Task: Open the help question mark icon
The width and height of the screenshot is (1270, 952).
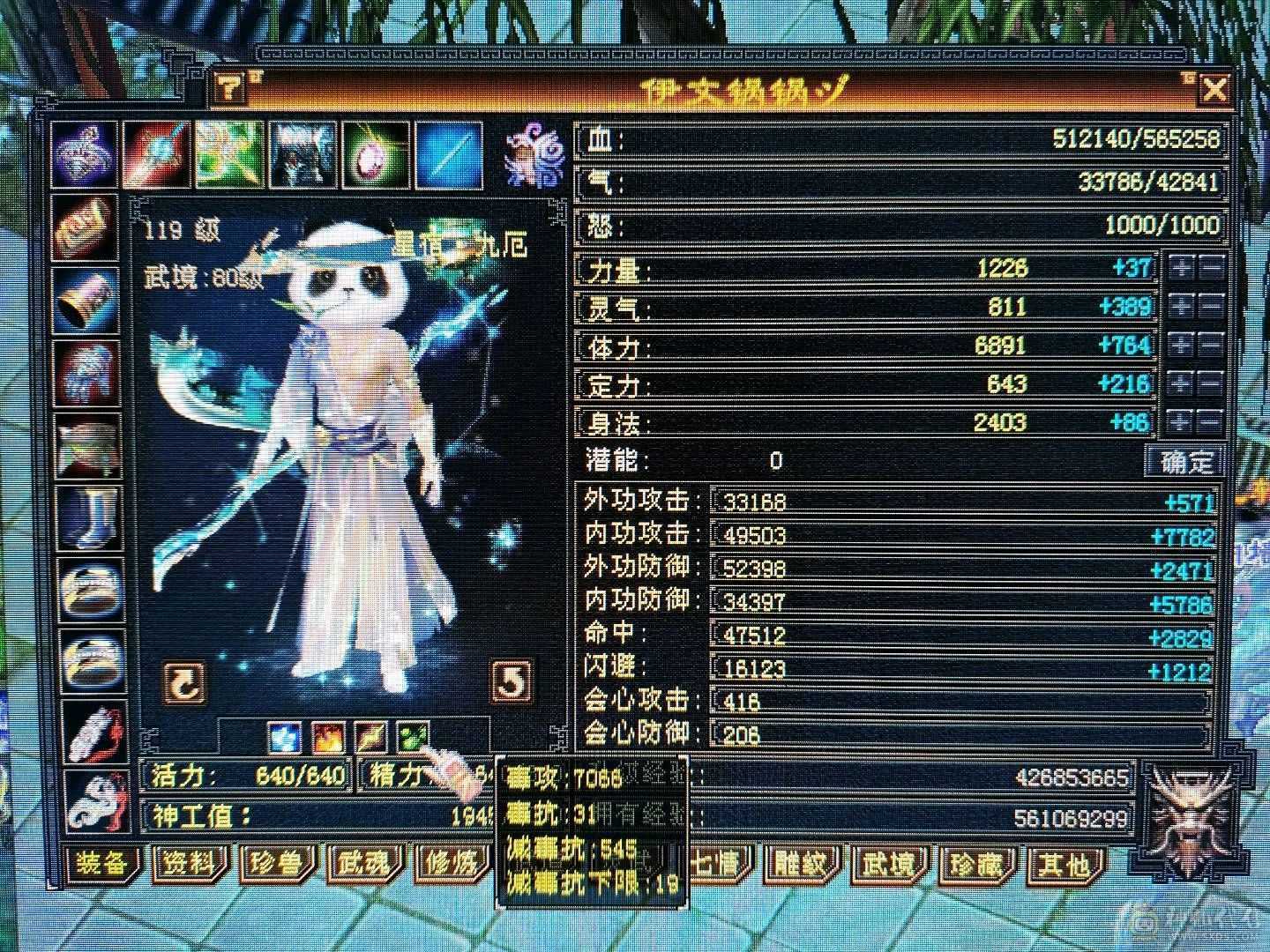Action: tap(228, 88)
